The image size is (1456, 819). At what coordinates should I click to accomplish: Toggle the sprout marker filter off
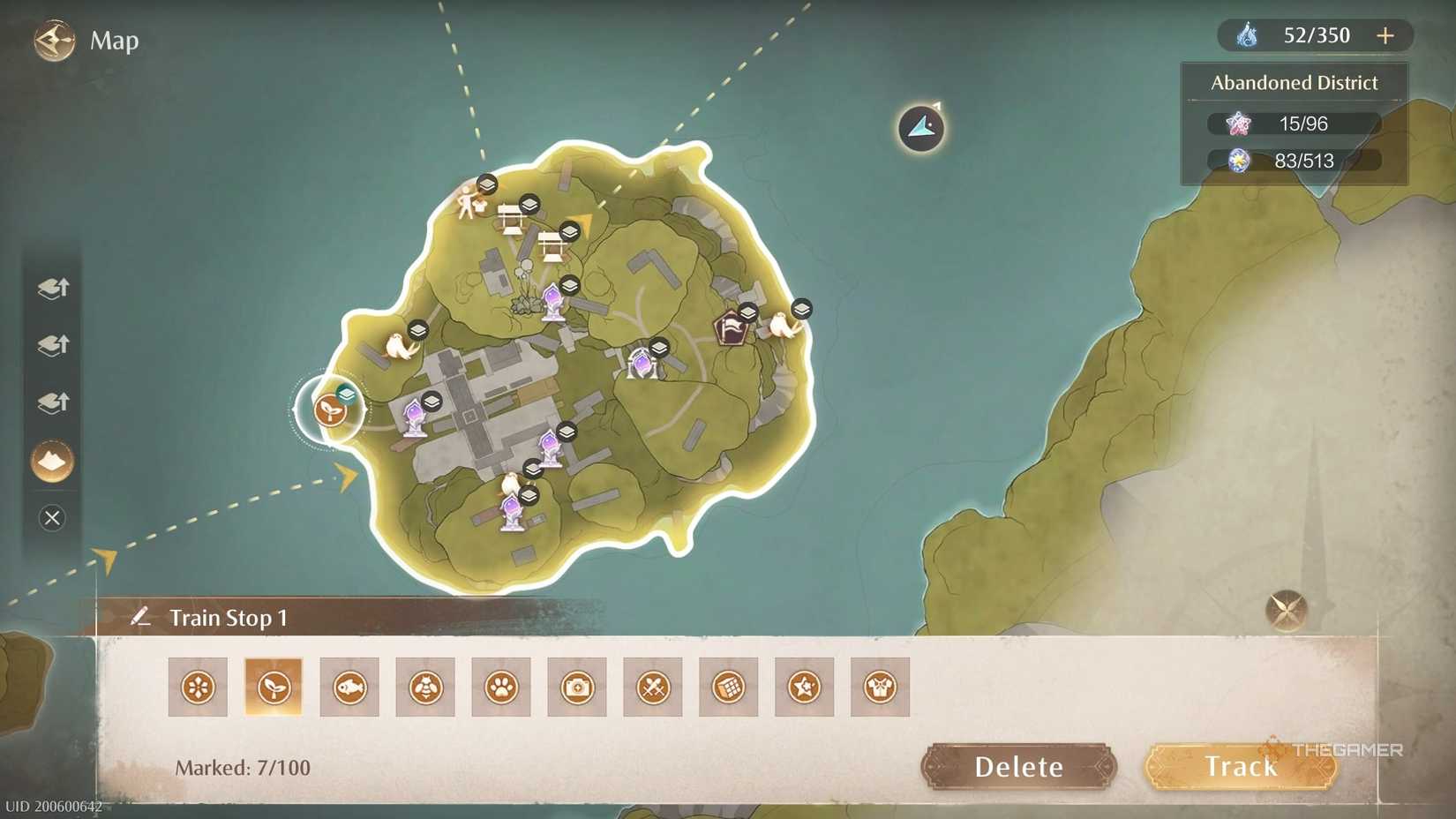pyautogui.click(x=274, y=687)
